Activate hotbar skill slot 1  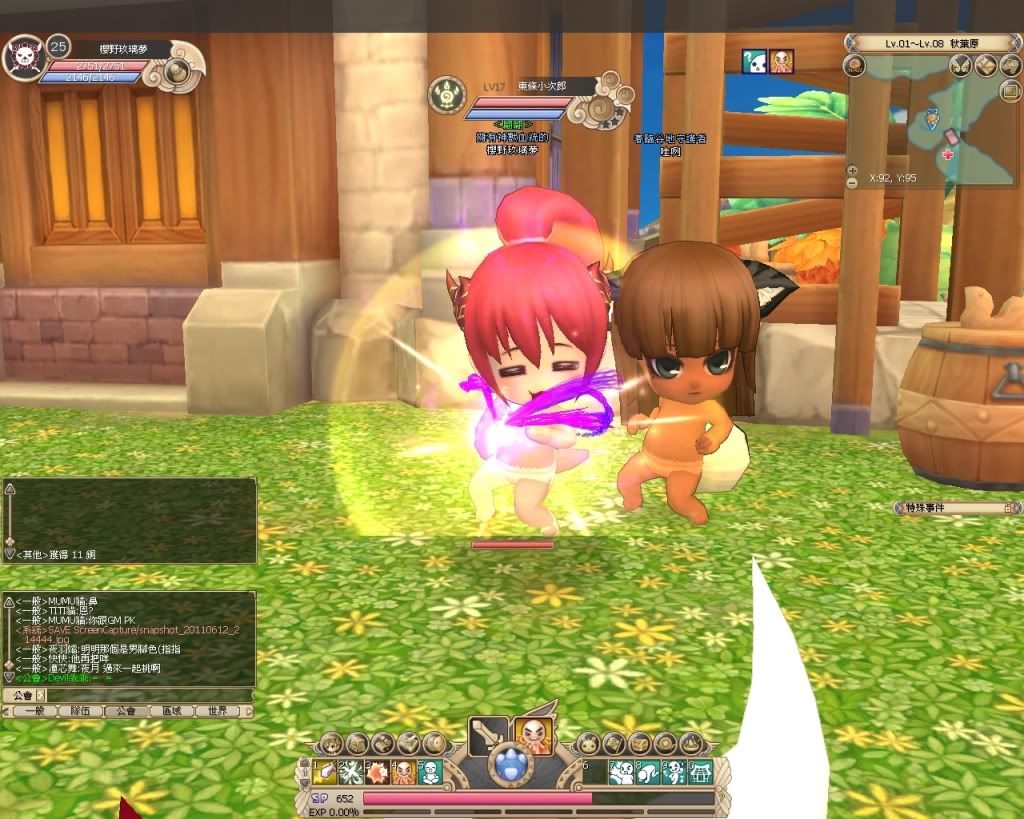(x=324, y=771)
